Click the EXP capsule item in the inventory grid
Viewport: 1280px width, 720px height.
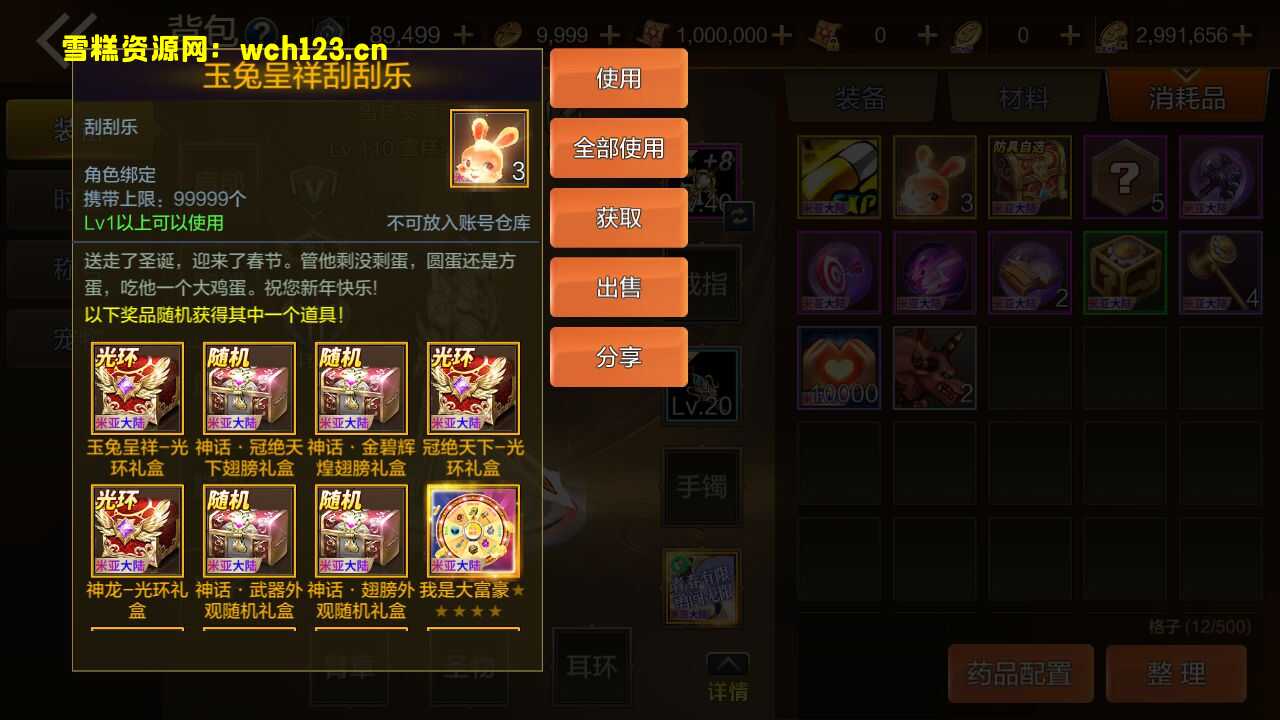838,176
